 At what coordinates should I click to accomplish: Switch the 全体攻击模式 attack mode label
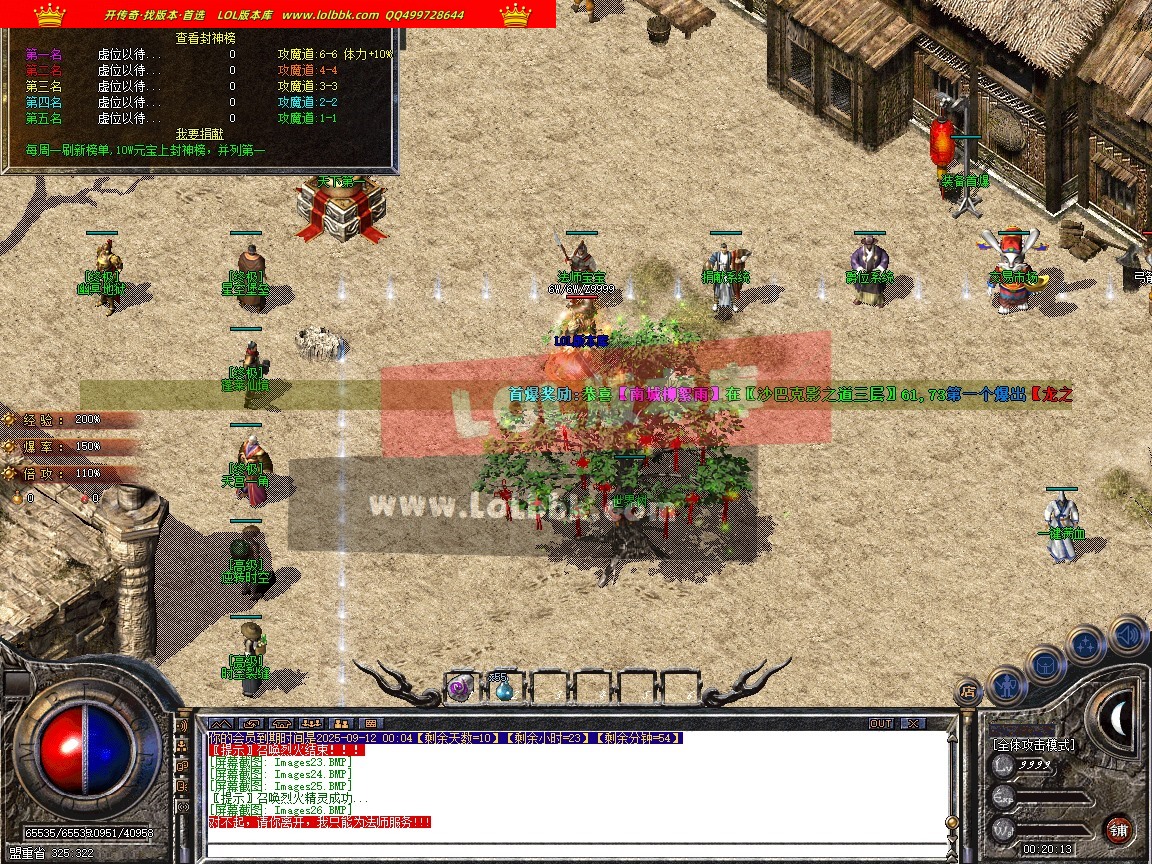[1033, 745]
